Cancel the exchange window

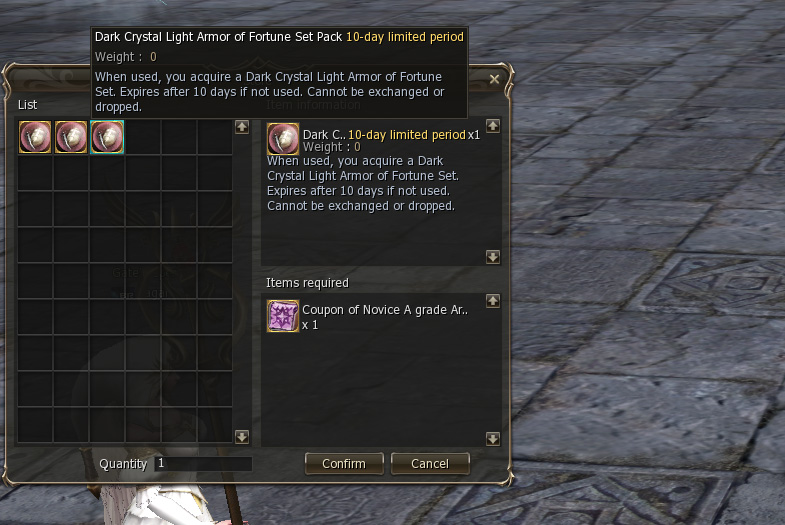pyautogui.click(x=429, y=464)
